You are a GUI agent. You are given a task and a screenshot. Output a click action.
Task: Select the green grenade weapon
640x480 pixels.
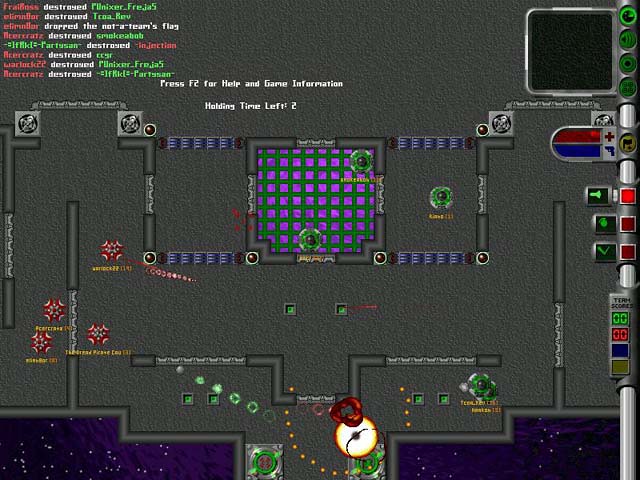(602, 223)
